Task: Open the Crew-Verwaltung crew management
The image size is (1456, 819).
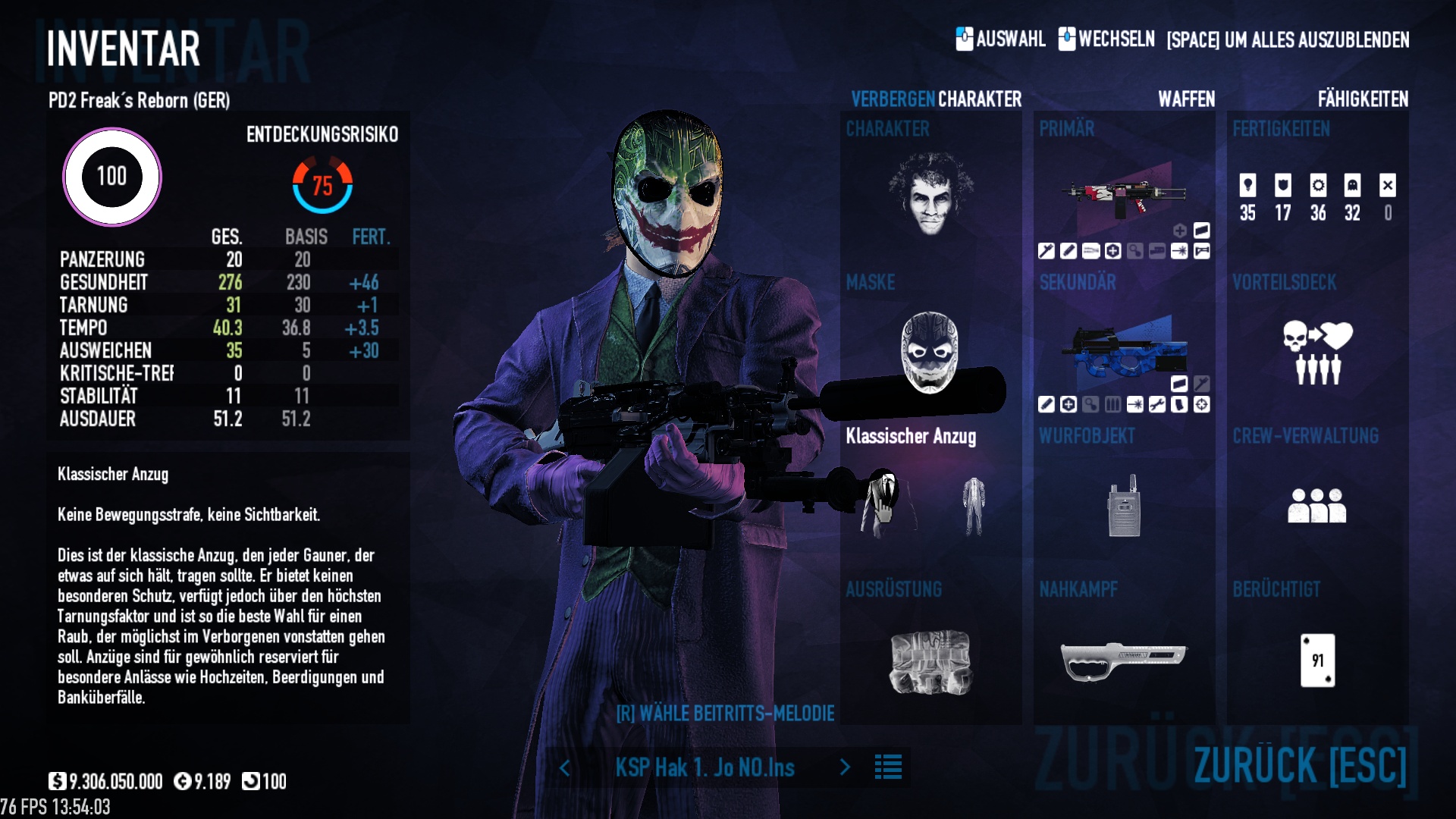Action: click(1317, 506)
